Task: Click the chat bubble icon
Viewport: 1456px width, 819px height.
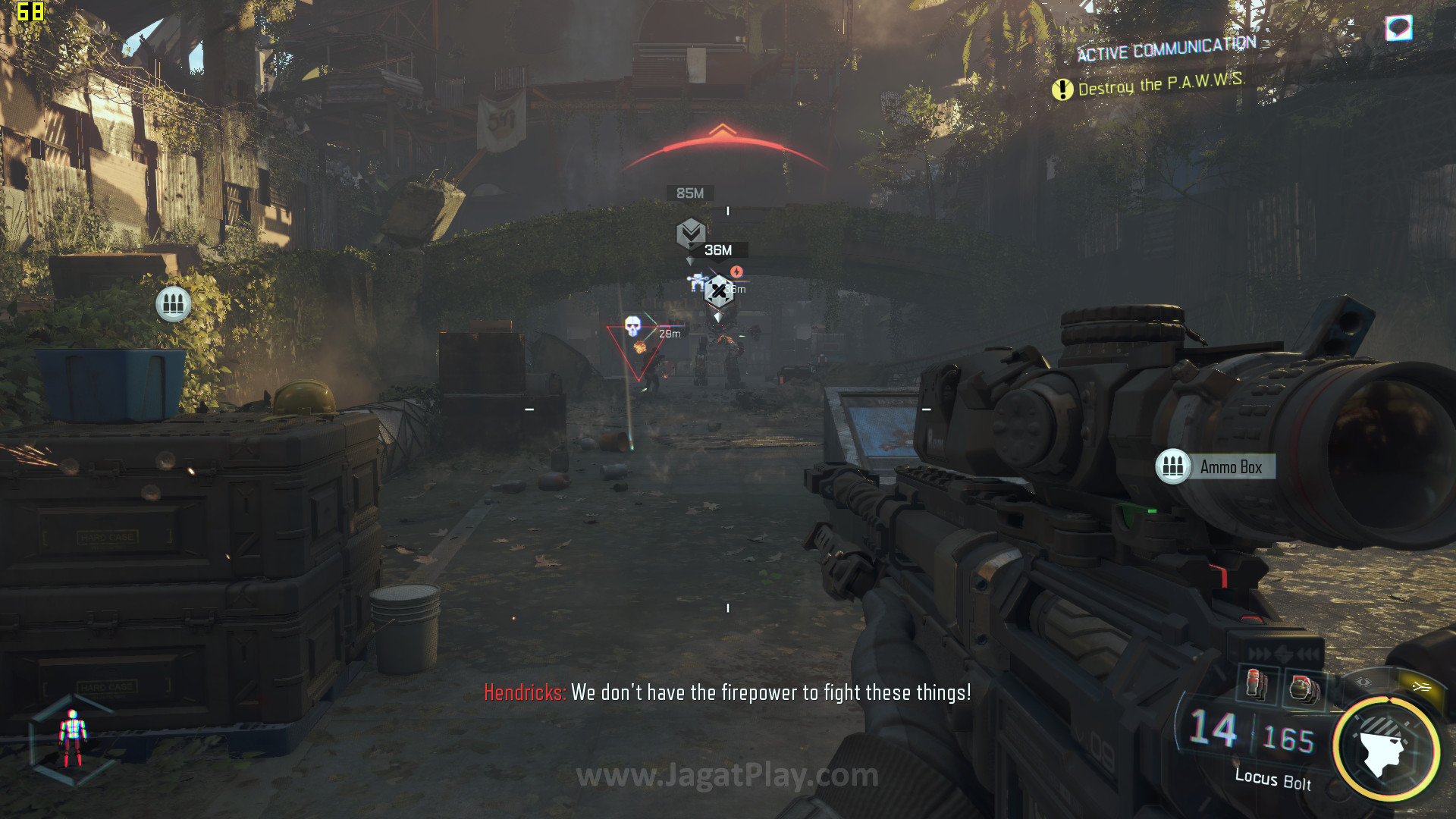Action: click(1398, 28)
